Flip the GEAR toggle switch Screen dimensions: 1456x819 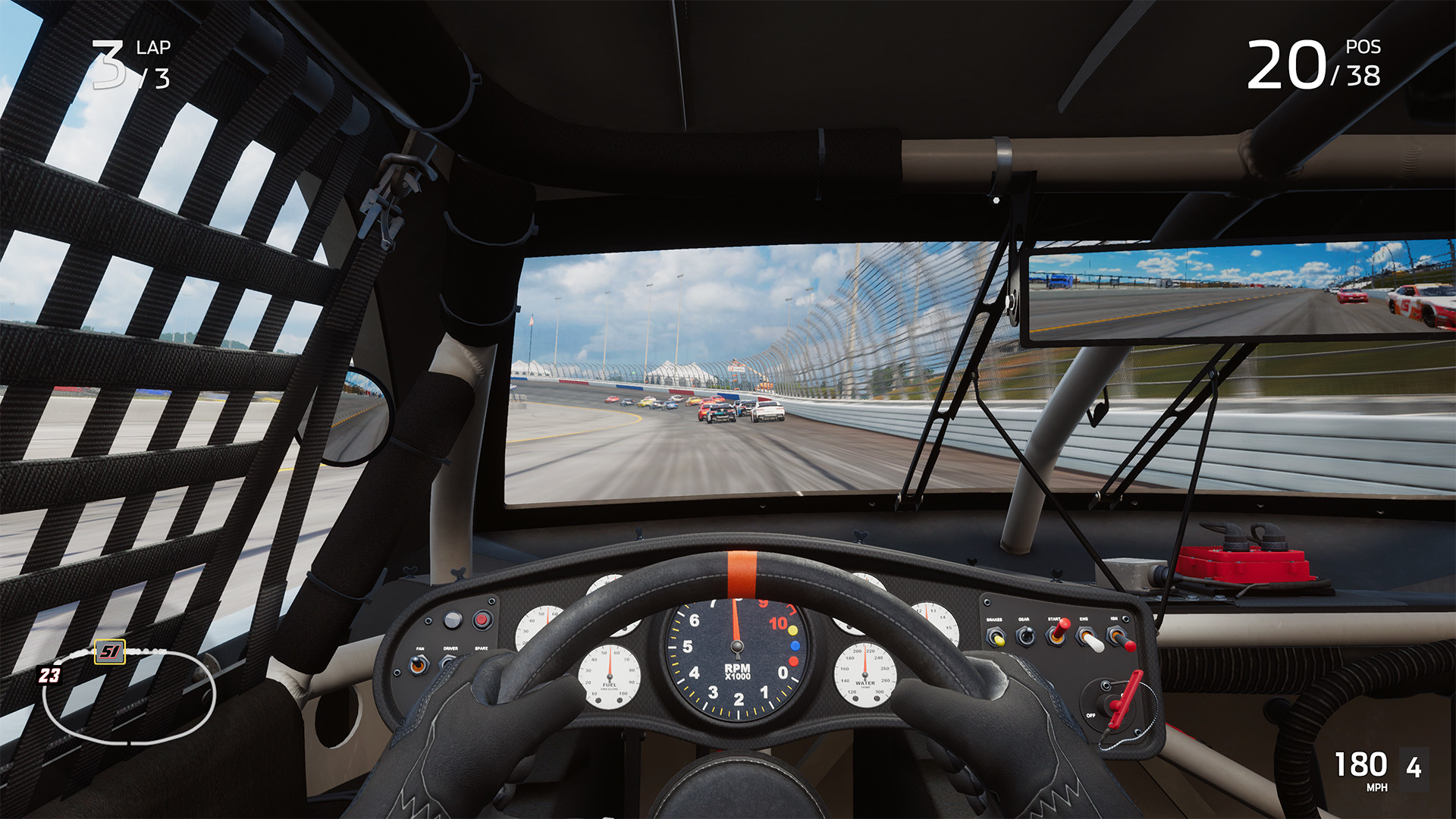click(1027, 635)
